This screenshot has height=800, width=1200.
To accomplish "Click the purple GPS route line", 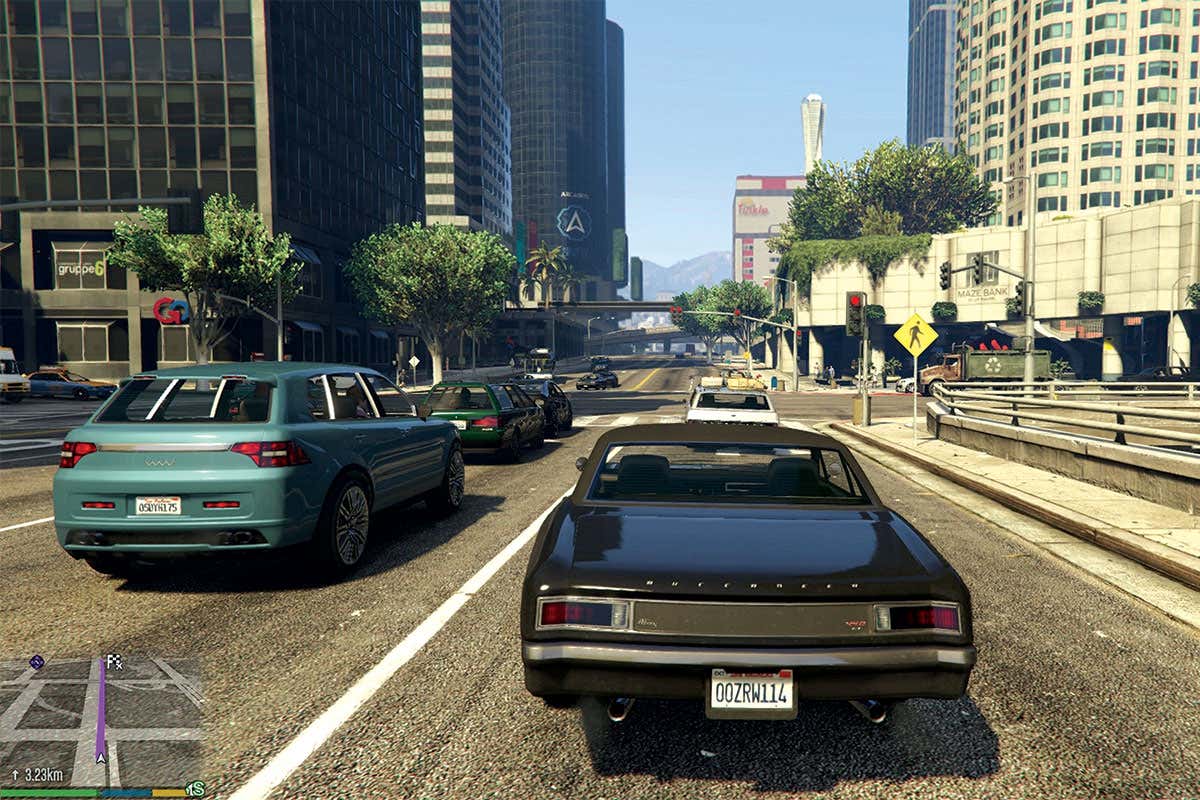I will pyautogui.click(x=100, y=712).
